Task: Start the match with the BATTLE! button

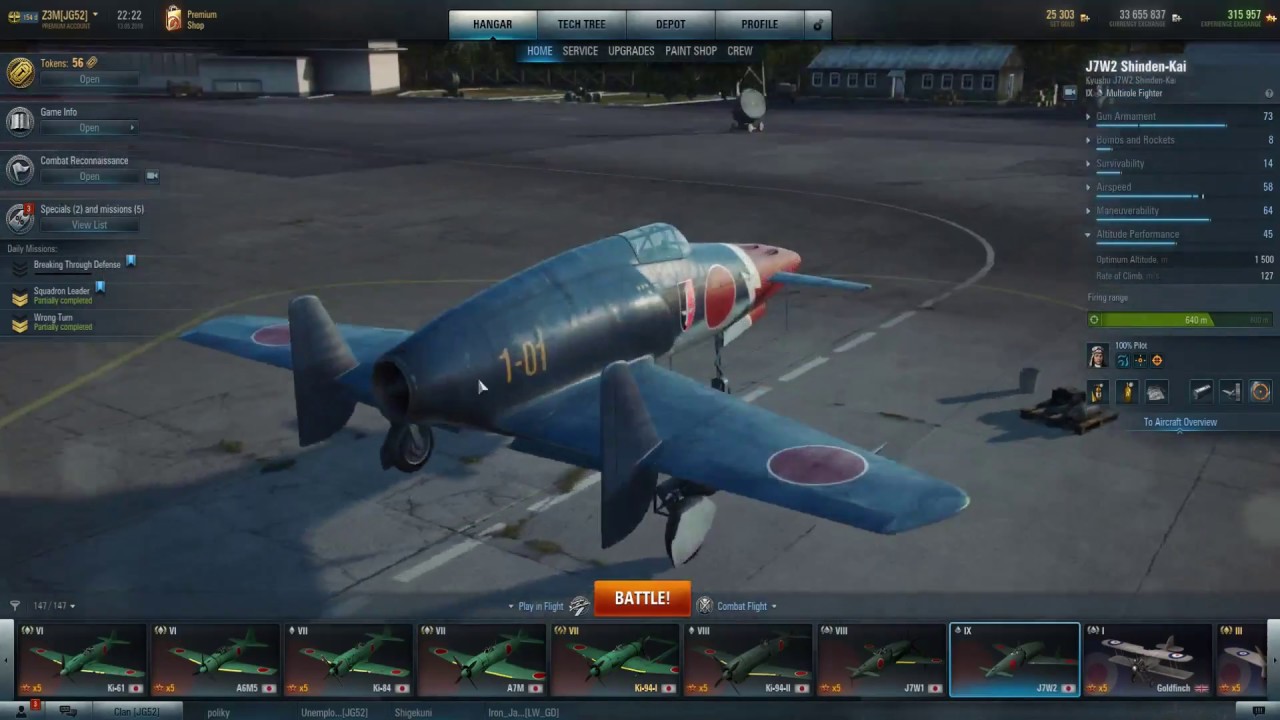Action: [x=642, y=598]
